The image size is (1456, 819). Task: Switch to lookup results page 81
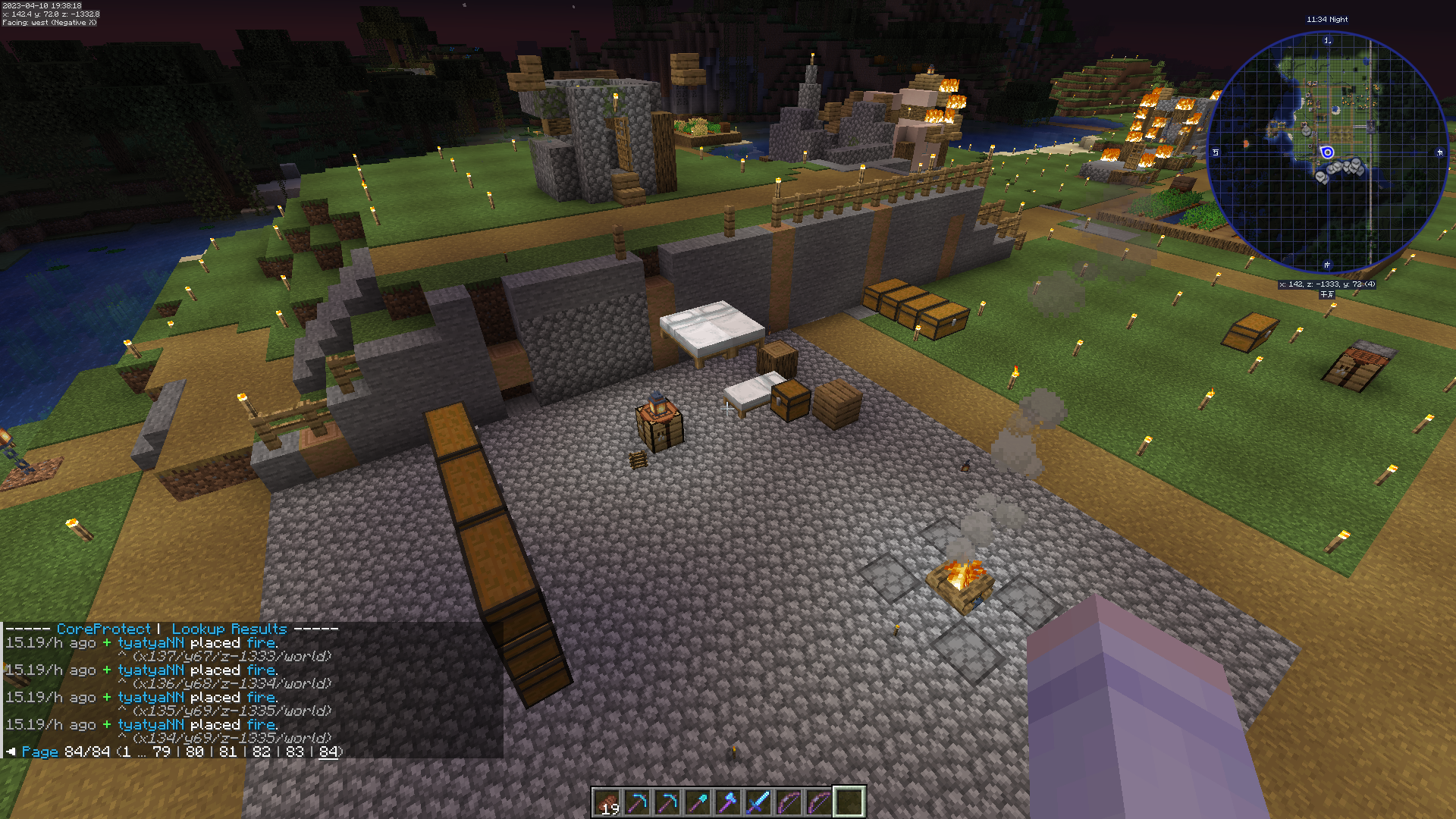228,752
